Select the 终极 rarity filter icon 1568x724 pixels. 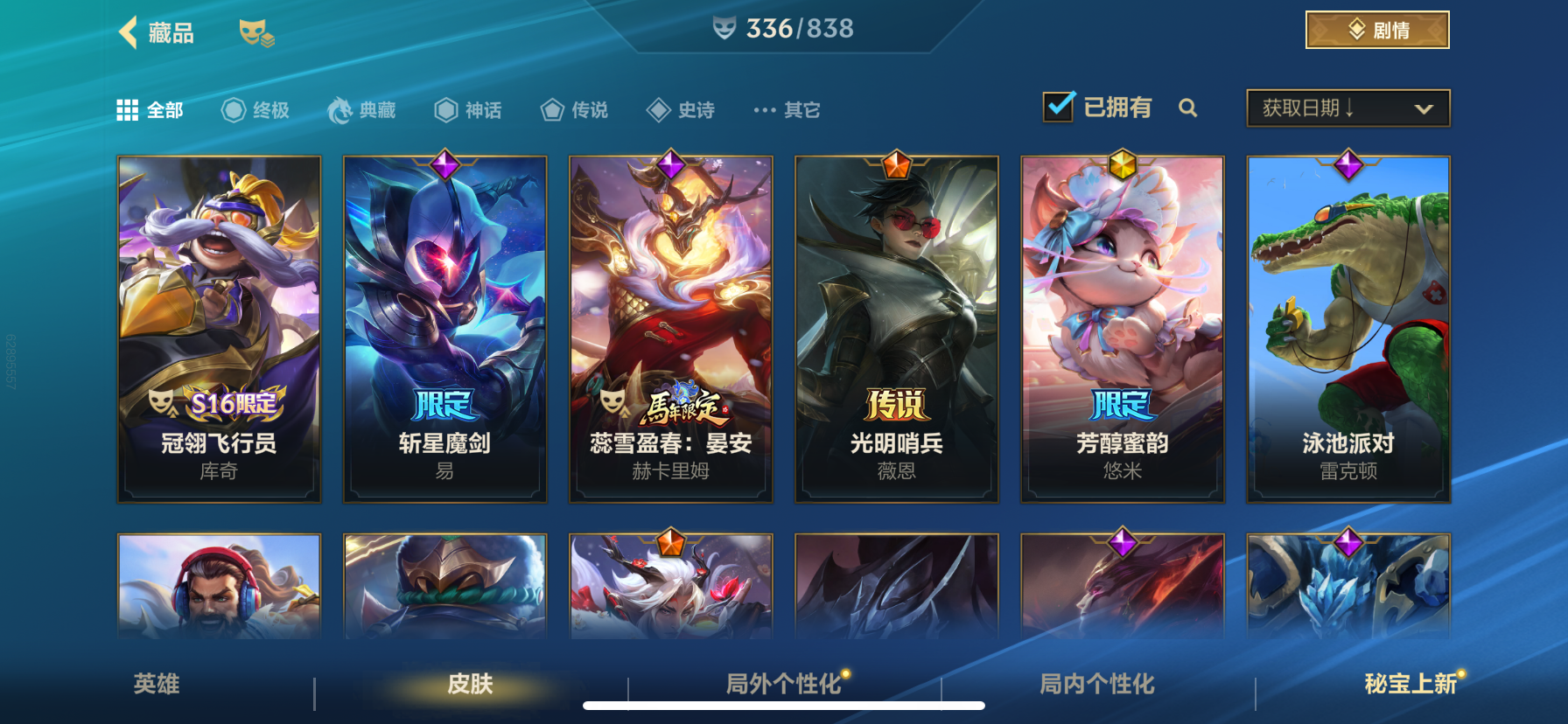(232, 109)
